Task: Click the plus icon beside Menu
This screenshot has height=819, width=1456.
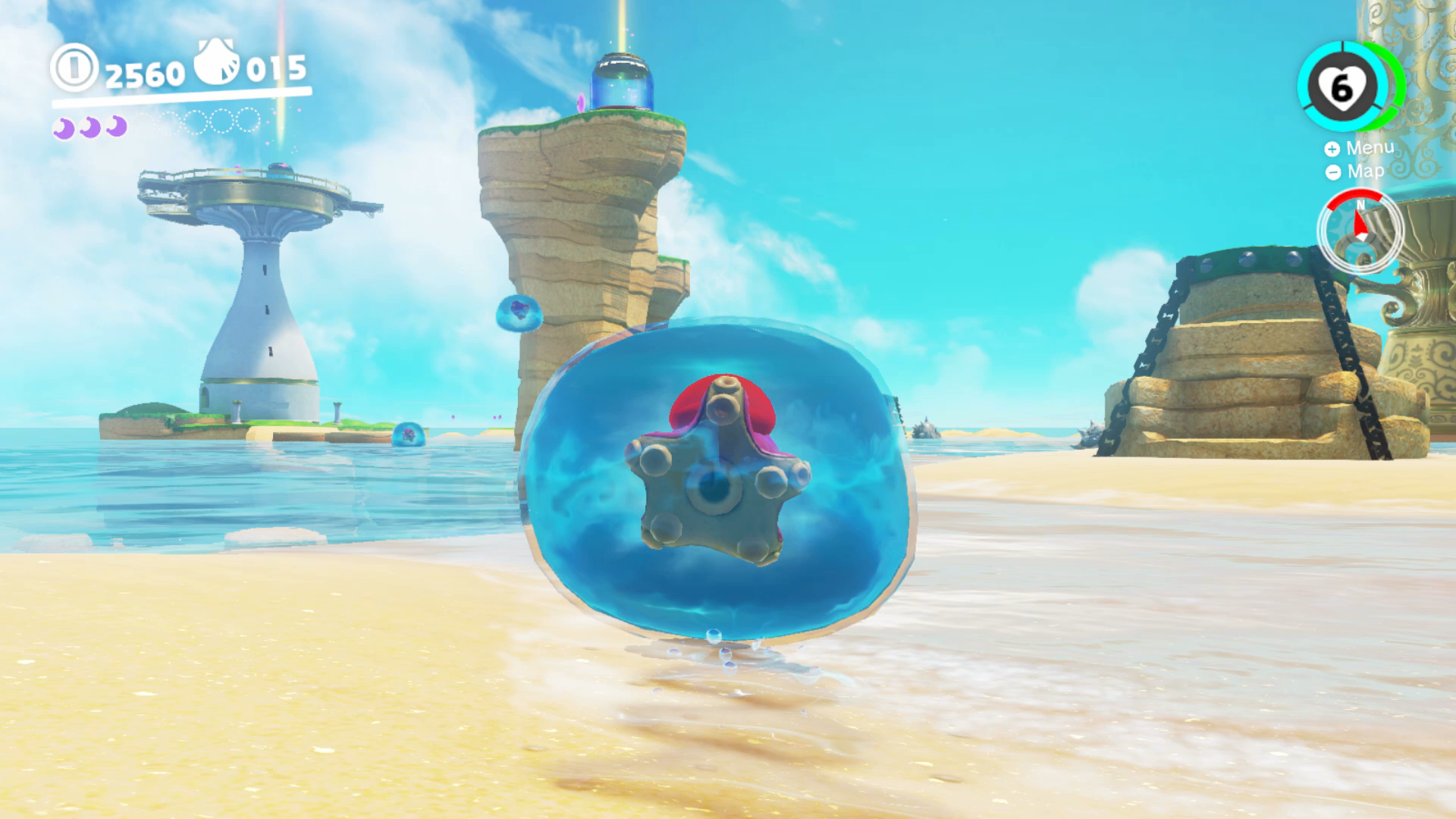Action: pos(1332,149)
